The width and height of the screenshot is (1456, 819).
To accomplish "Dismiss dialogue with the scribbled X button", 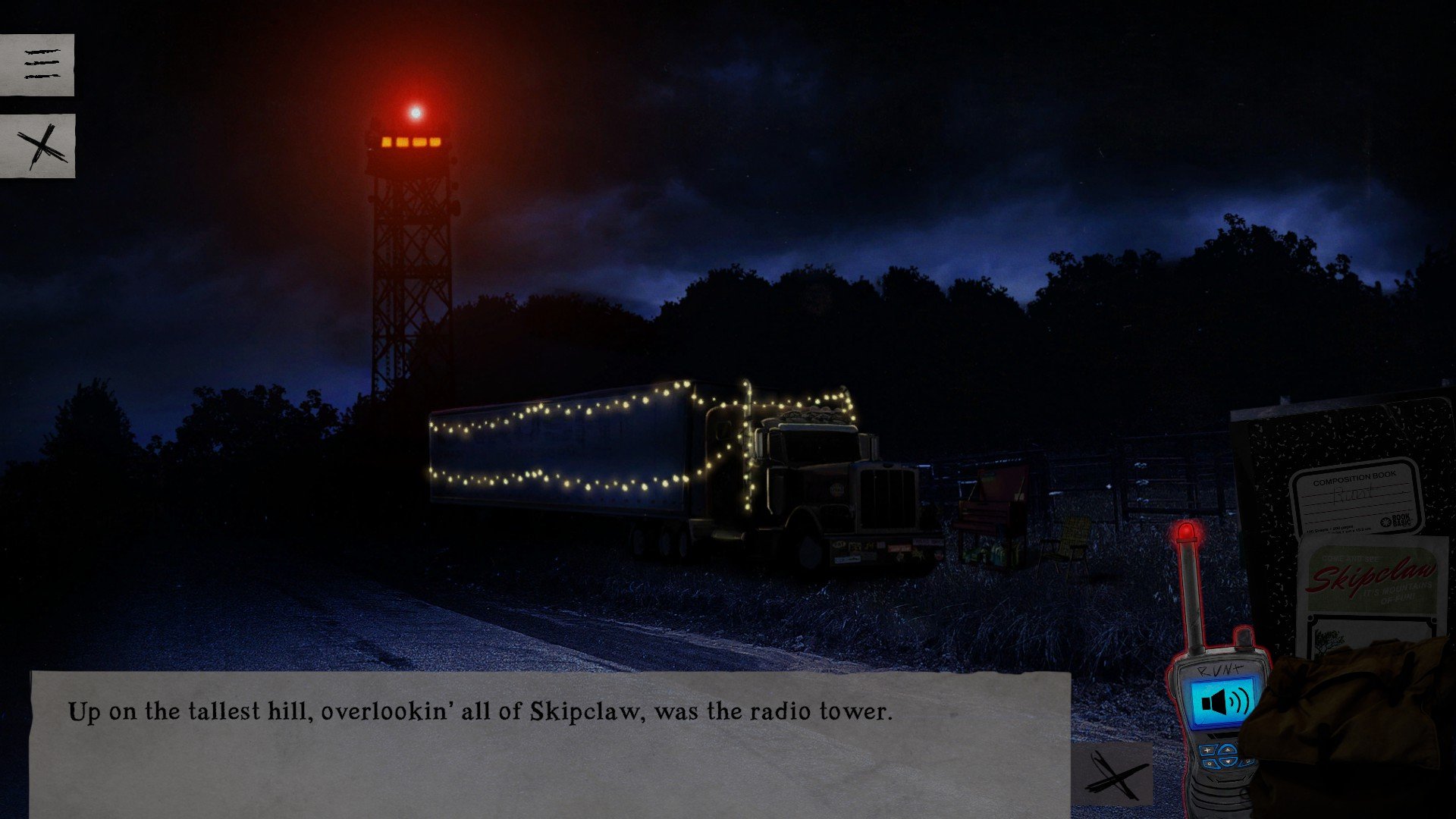I will tap(1112, 775).
